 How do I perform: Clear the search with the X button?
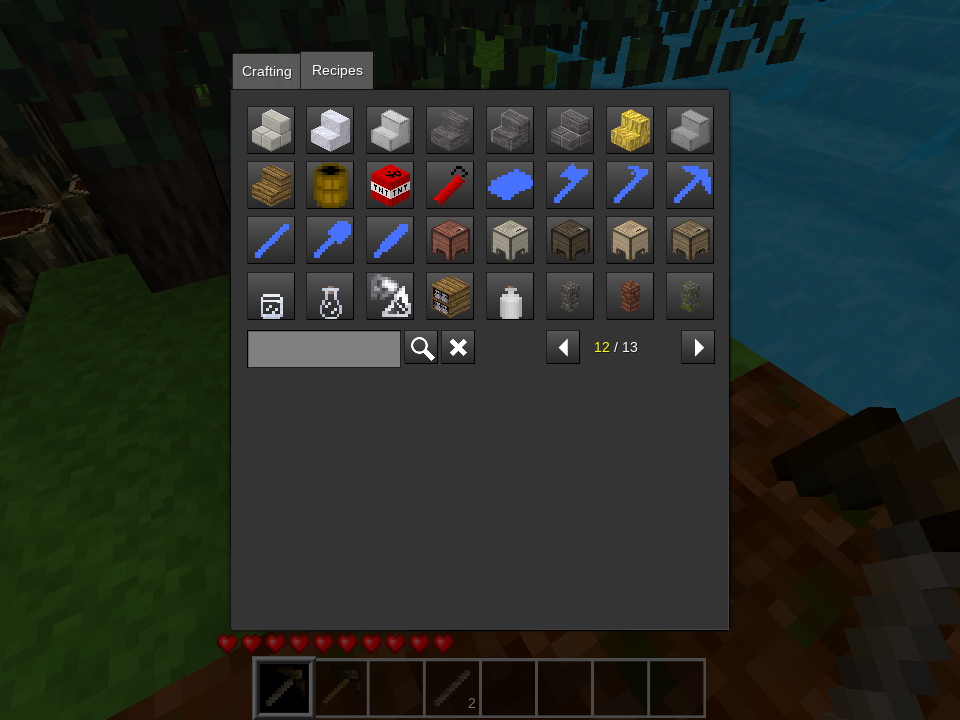click(458, 348)
